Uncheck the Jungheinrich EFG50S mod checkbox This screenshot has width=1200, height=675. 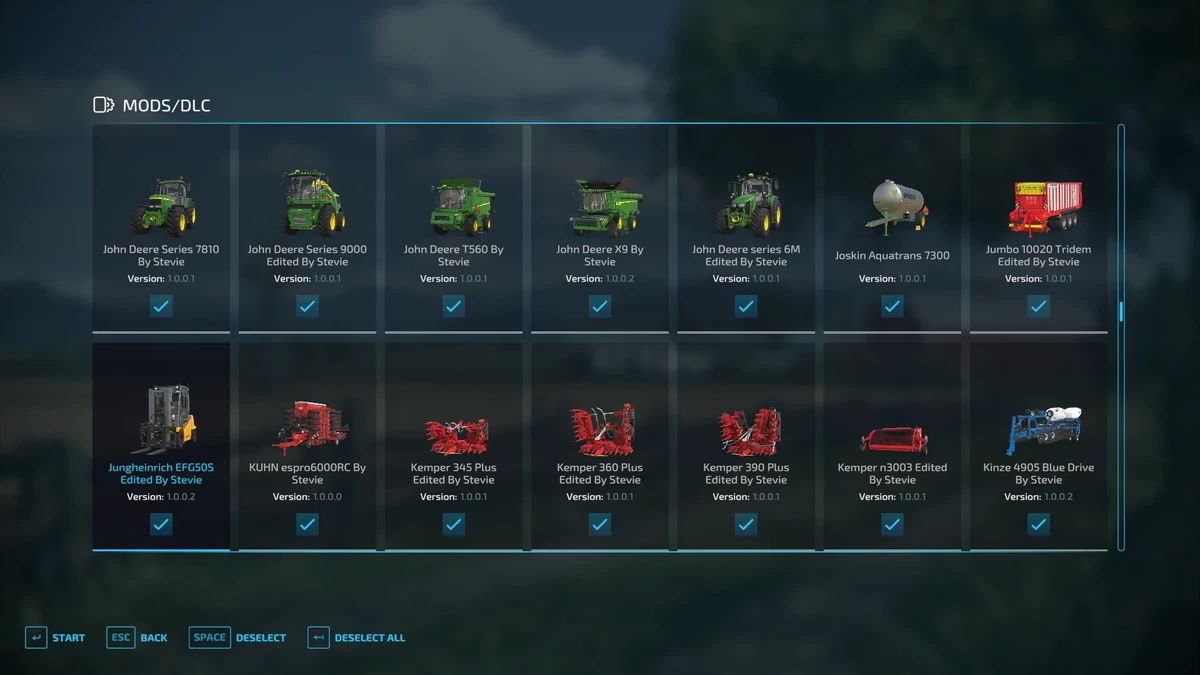coord(161,524)
